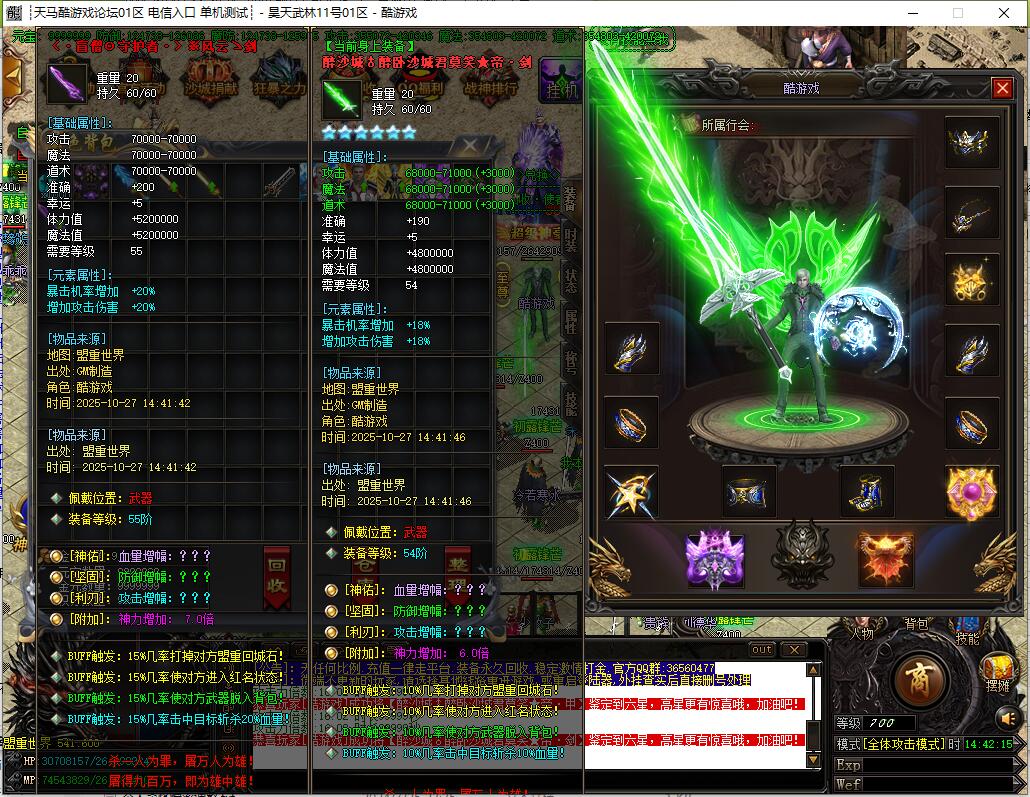This screenshot has width=1030, height=797.
Task: Select the fiery orange emblem slot
Action: tap(886, 560)
